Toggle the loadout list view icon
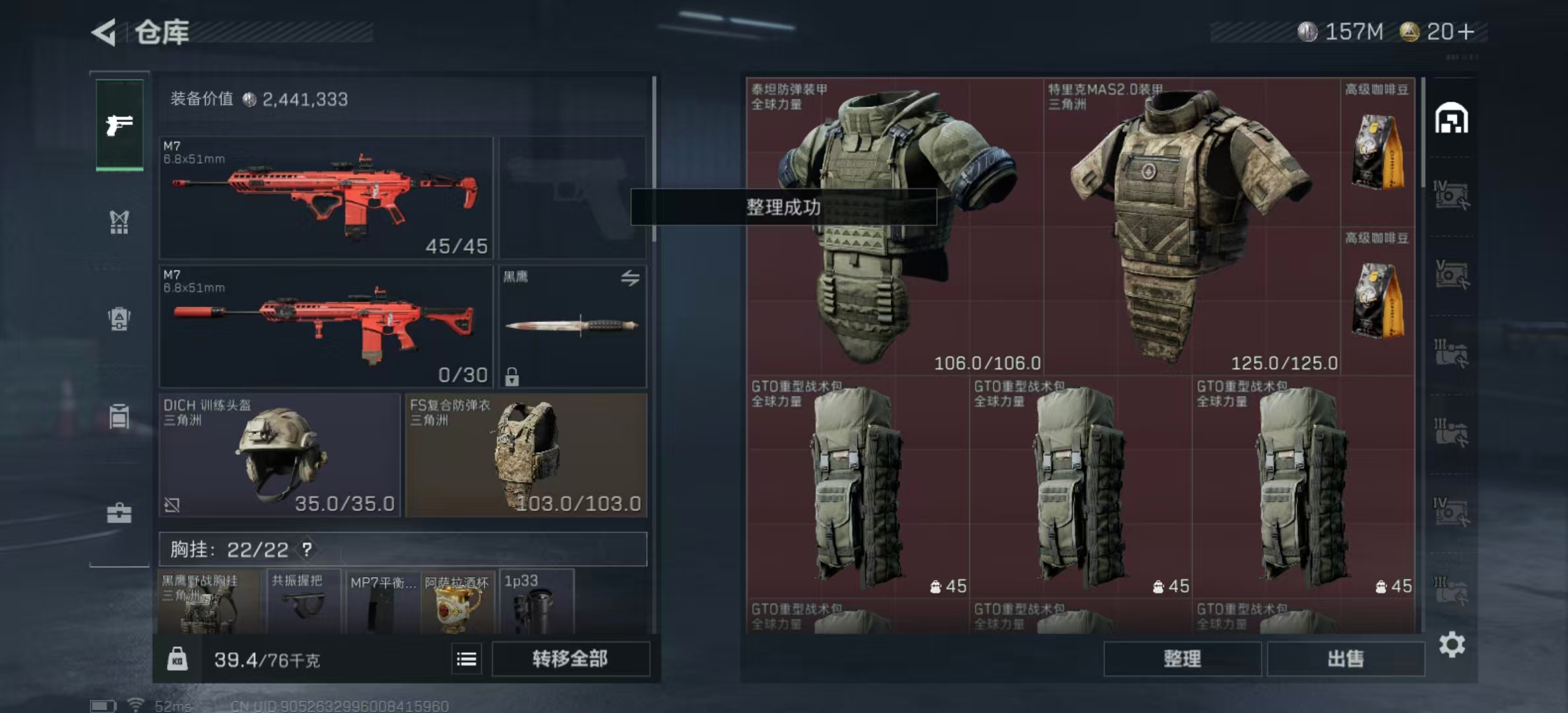Image resolution: width=1568 pixels, height=713 pixels. click(467, 659)
